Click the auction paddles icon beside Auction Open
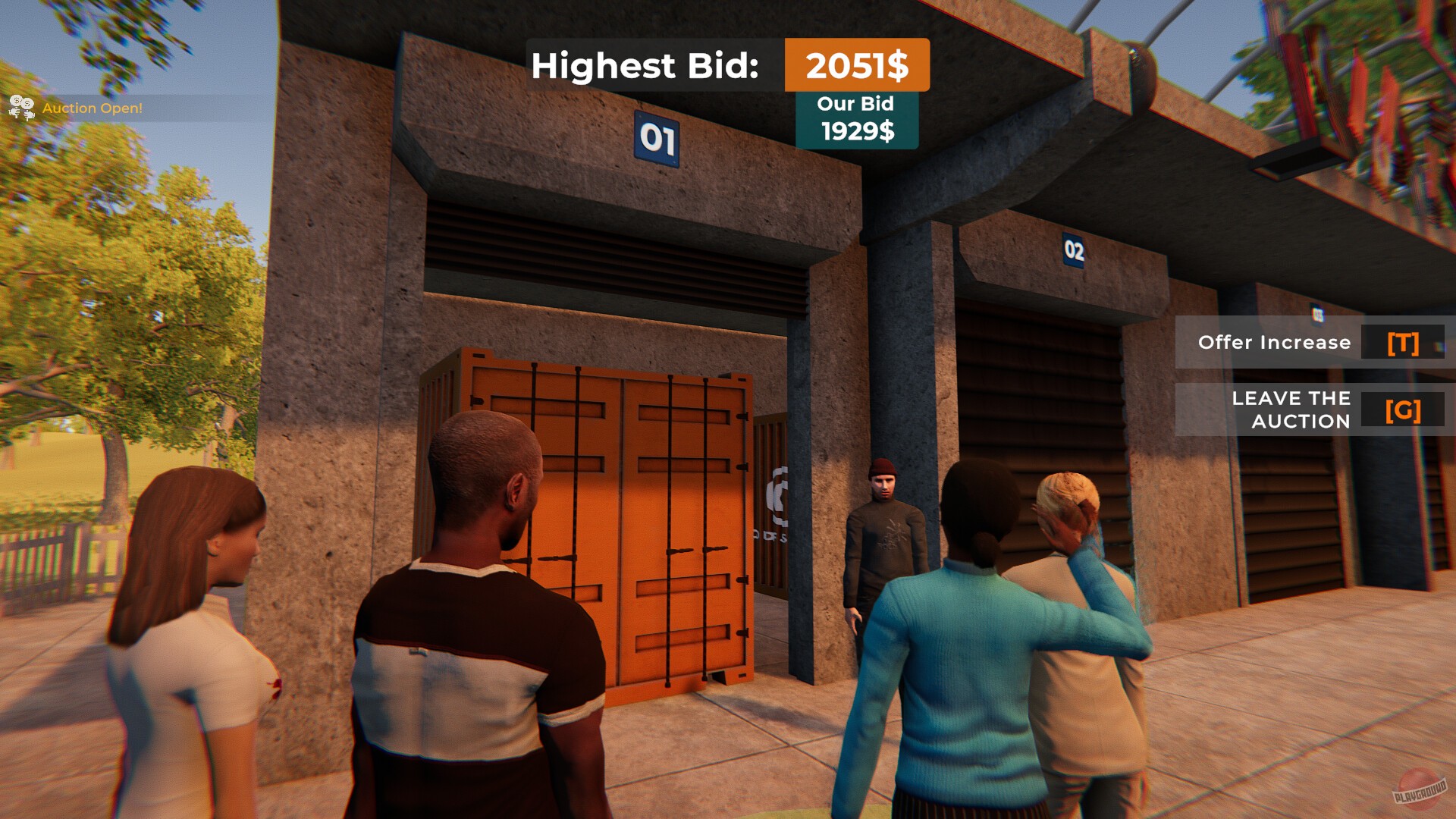Image resolution: width=1456 pixels, height=819 pixels. [x=20, y=108]
